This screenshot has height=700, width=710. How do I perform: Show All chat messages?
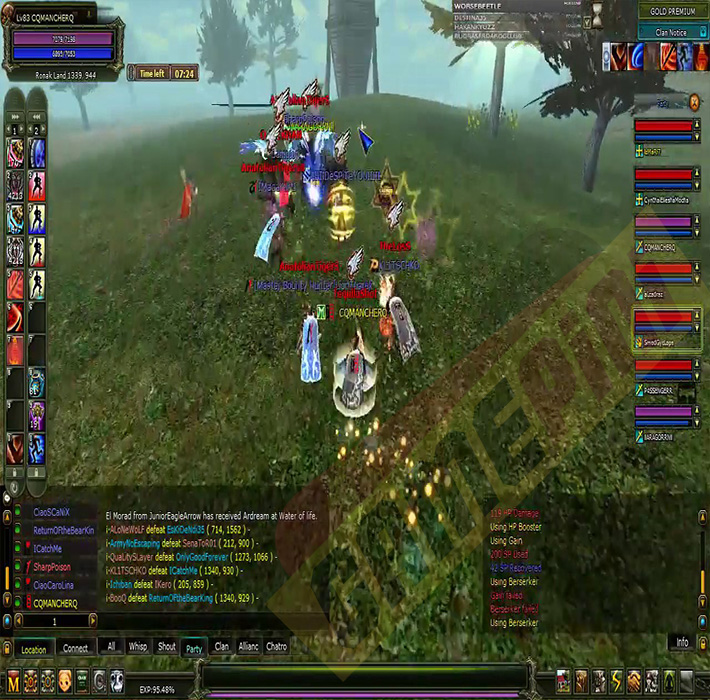111,647
